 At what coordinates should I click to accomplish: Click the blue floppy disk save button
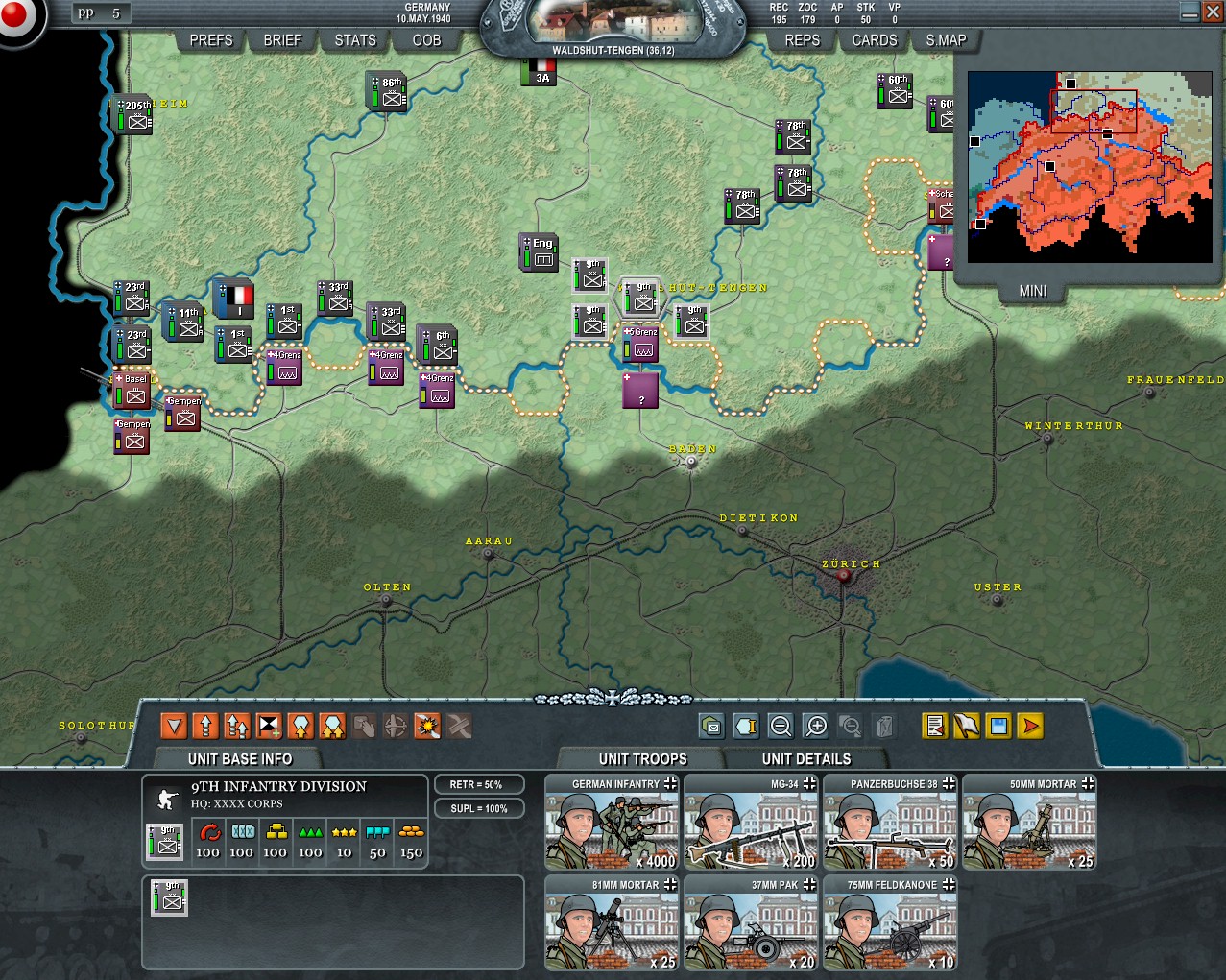[x=998, y=727]
